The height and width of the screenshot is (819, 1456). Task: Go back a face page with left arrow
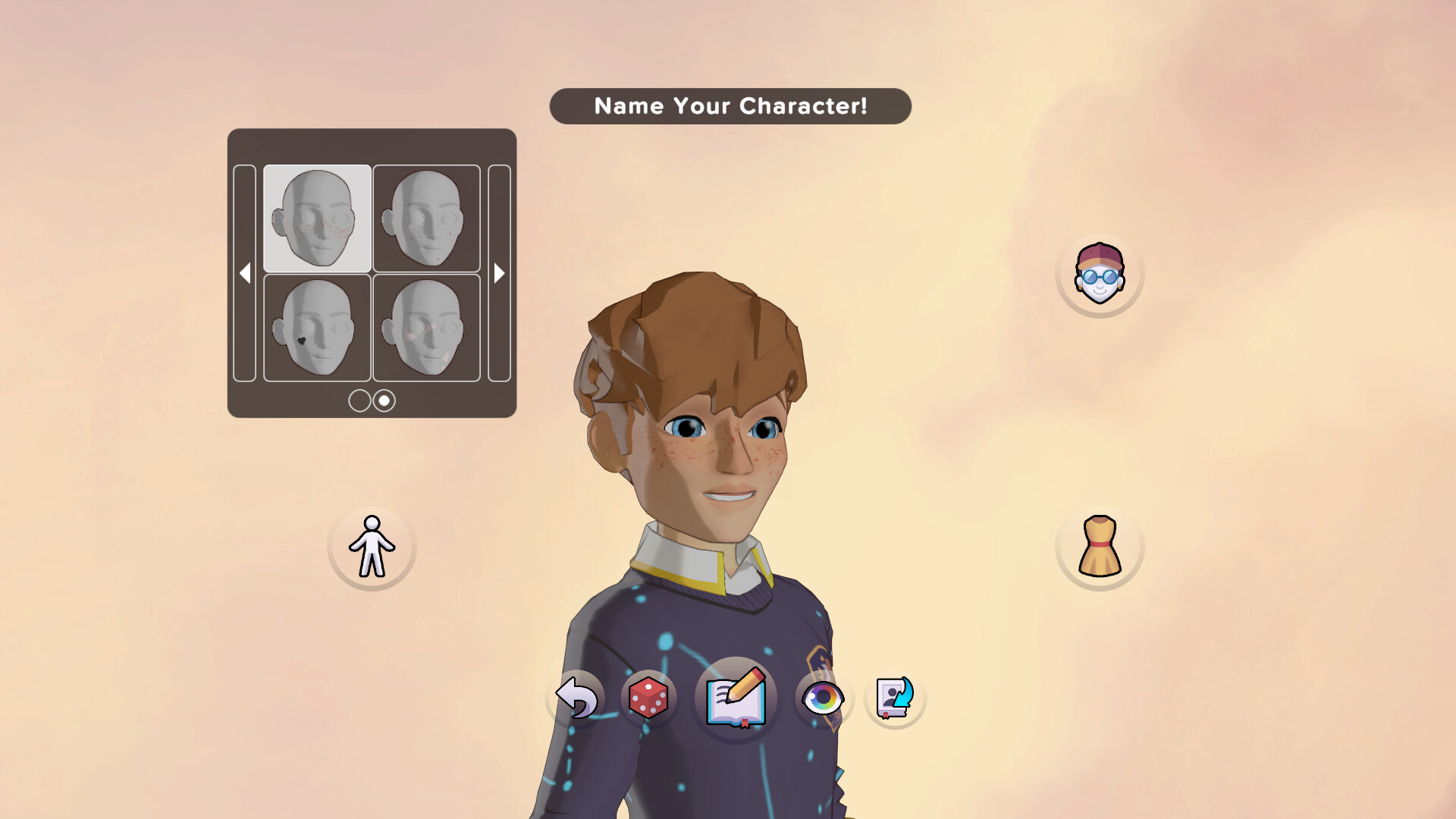pos(245,273)
